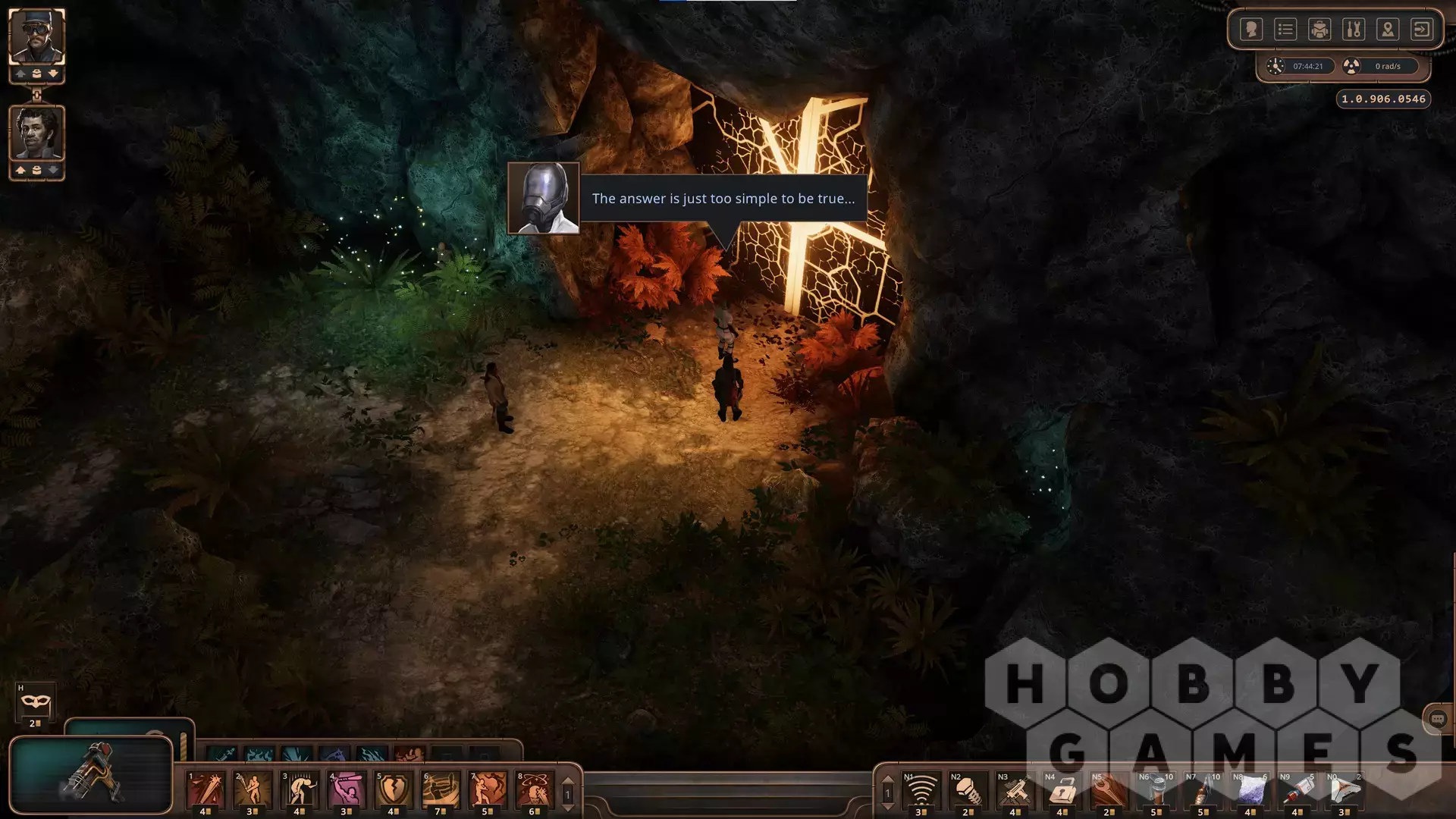Open the crafting tools menu
The width and height of the screenshot is (1456, 819).
[1354, 30]
